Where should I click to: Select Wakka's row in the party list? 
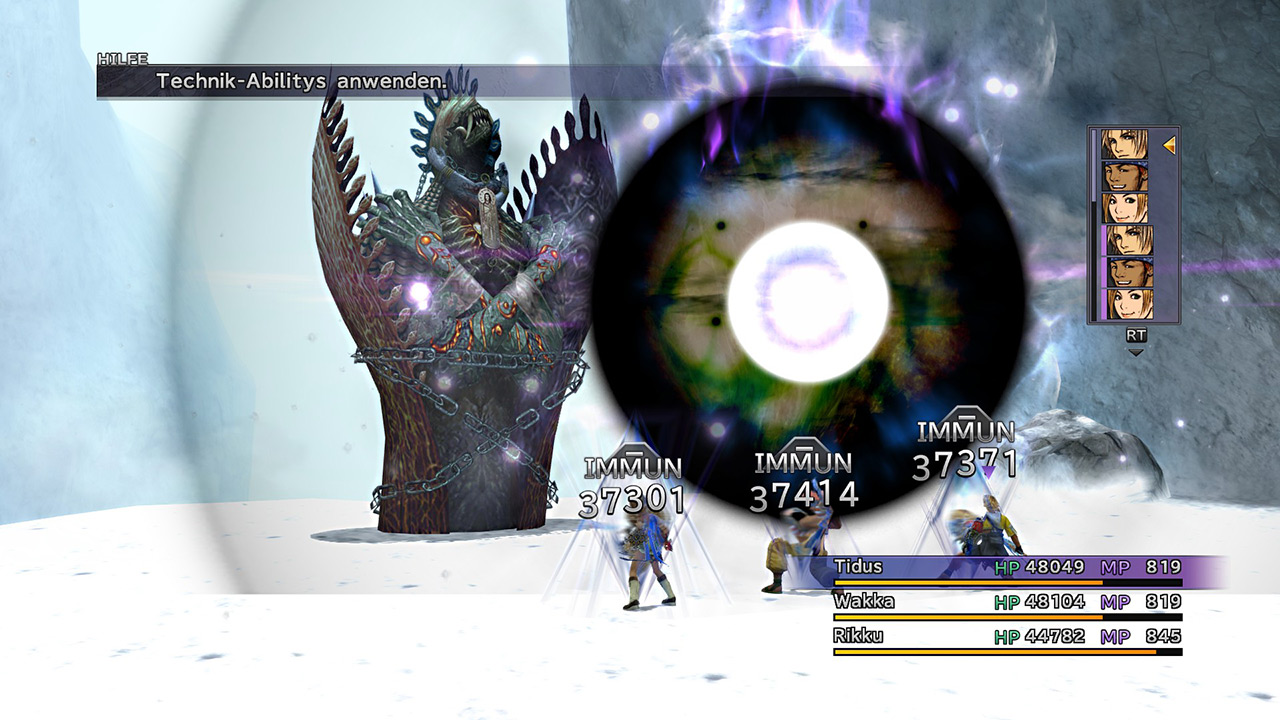click(1007, 602)
